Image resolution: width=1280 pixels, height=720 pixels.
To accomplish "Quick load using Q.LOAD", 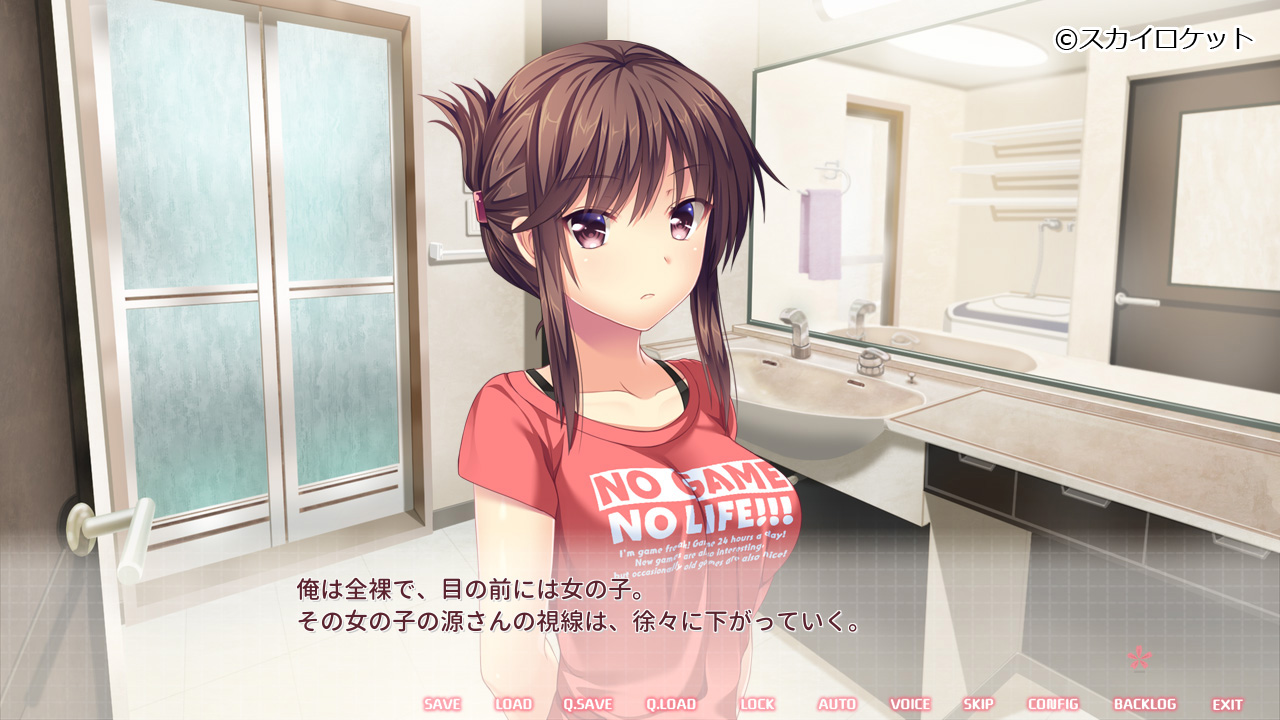I will tap(670, 704).
